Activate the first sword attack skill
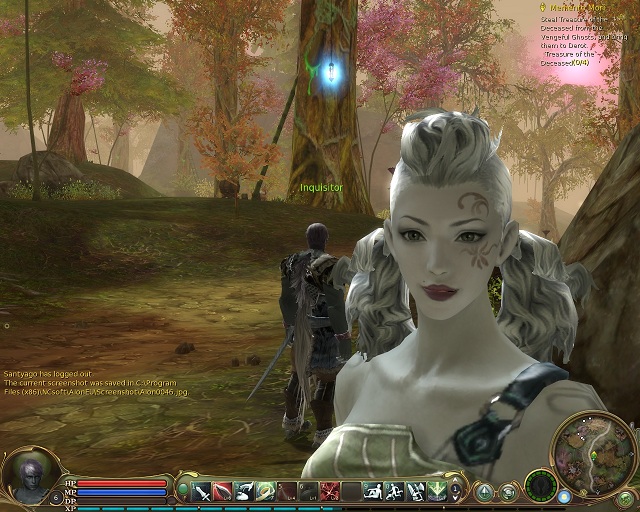Viewport: 640px width, 512px height. [x=202, y=491]
